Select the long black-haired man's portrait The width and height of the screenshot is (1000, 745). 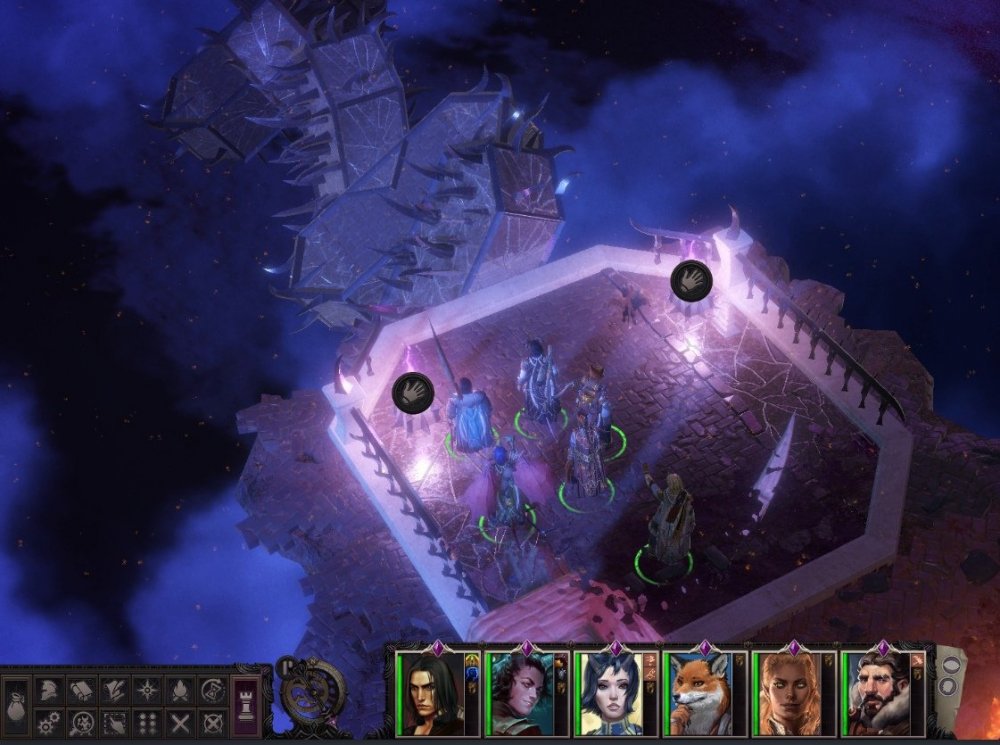430,693
